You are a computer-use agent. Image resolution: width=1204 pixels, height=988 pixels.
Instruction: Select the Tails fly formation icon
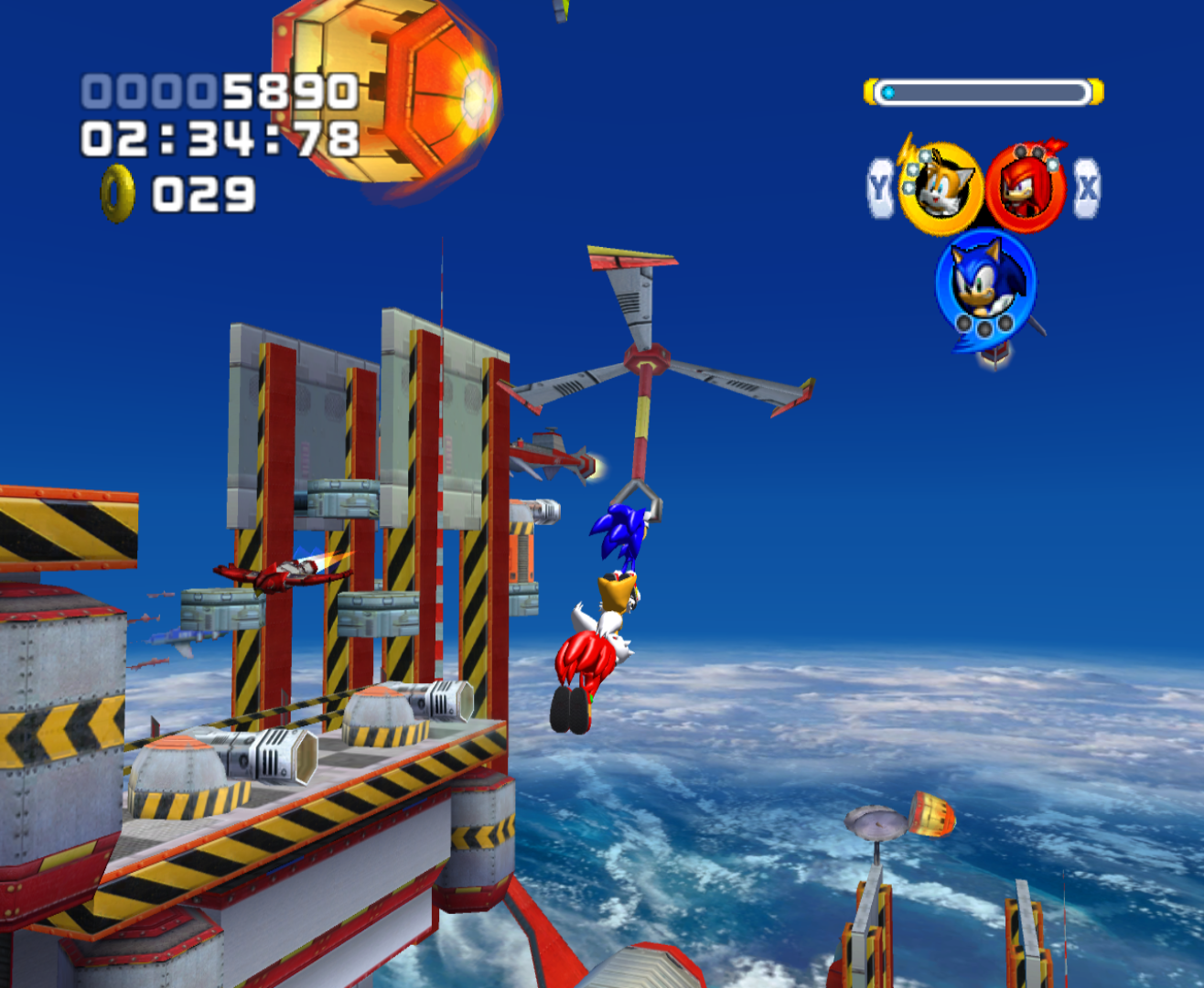pos(940,188)
